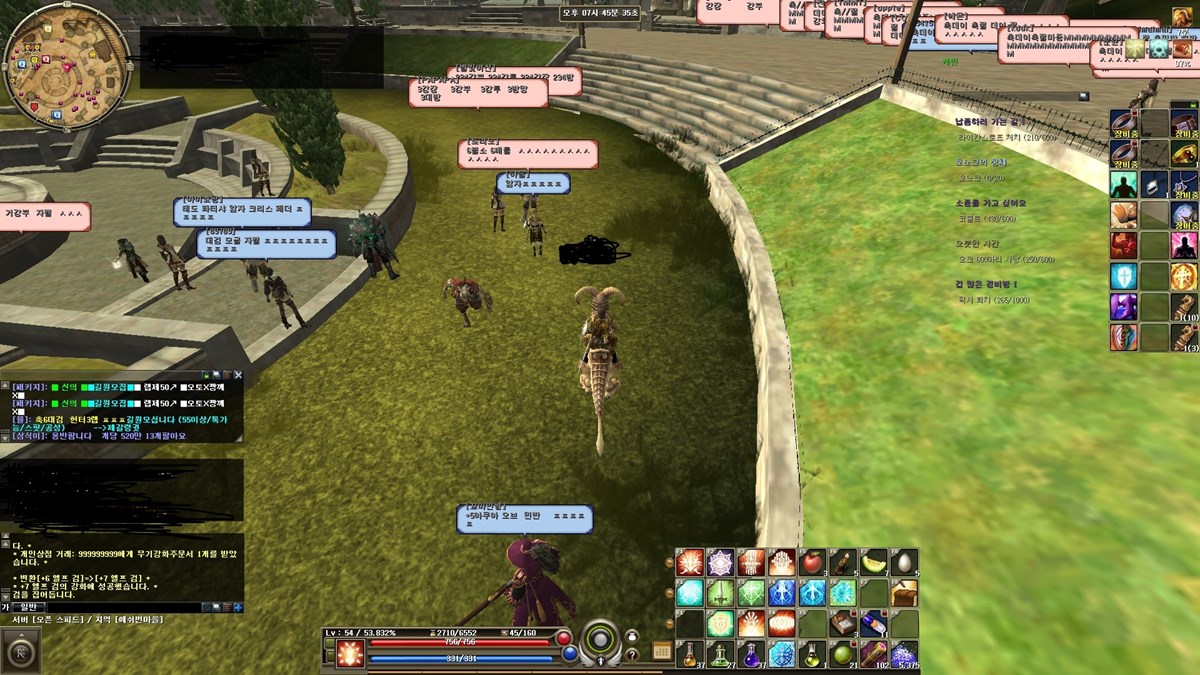
Task: Use the scroll item with 102 count
Action: click(874, 655)
